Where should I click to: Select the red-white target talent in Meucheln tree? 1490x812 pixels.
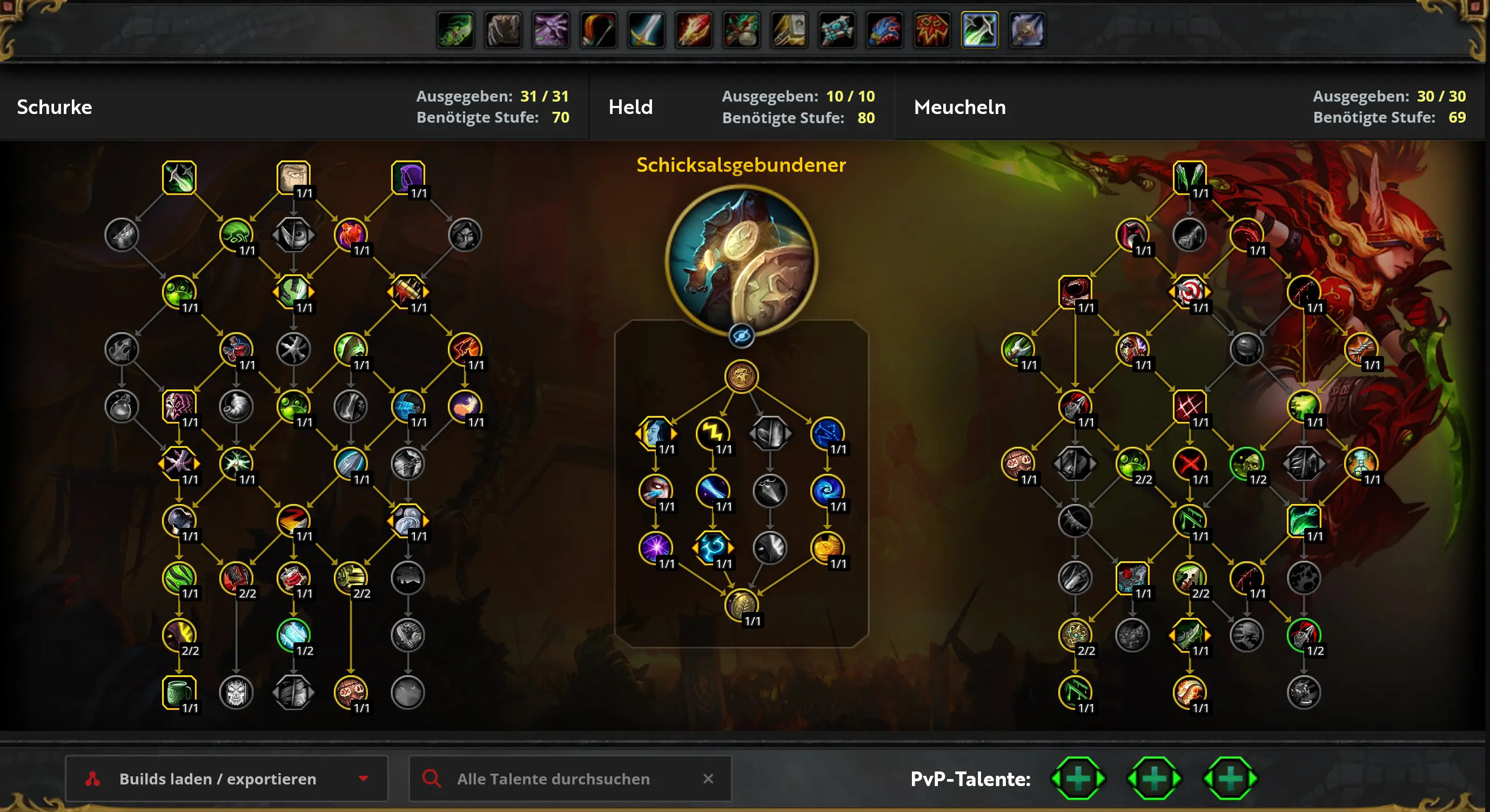[1189, 291]
